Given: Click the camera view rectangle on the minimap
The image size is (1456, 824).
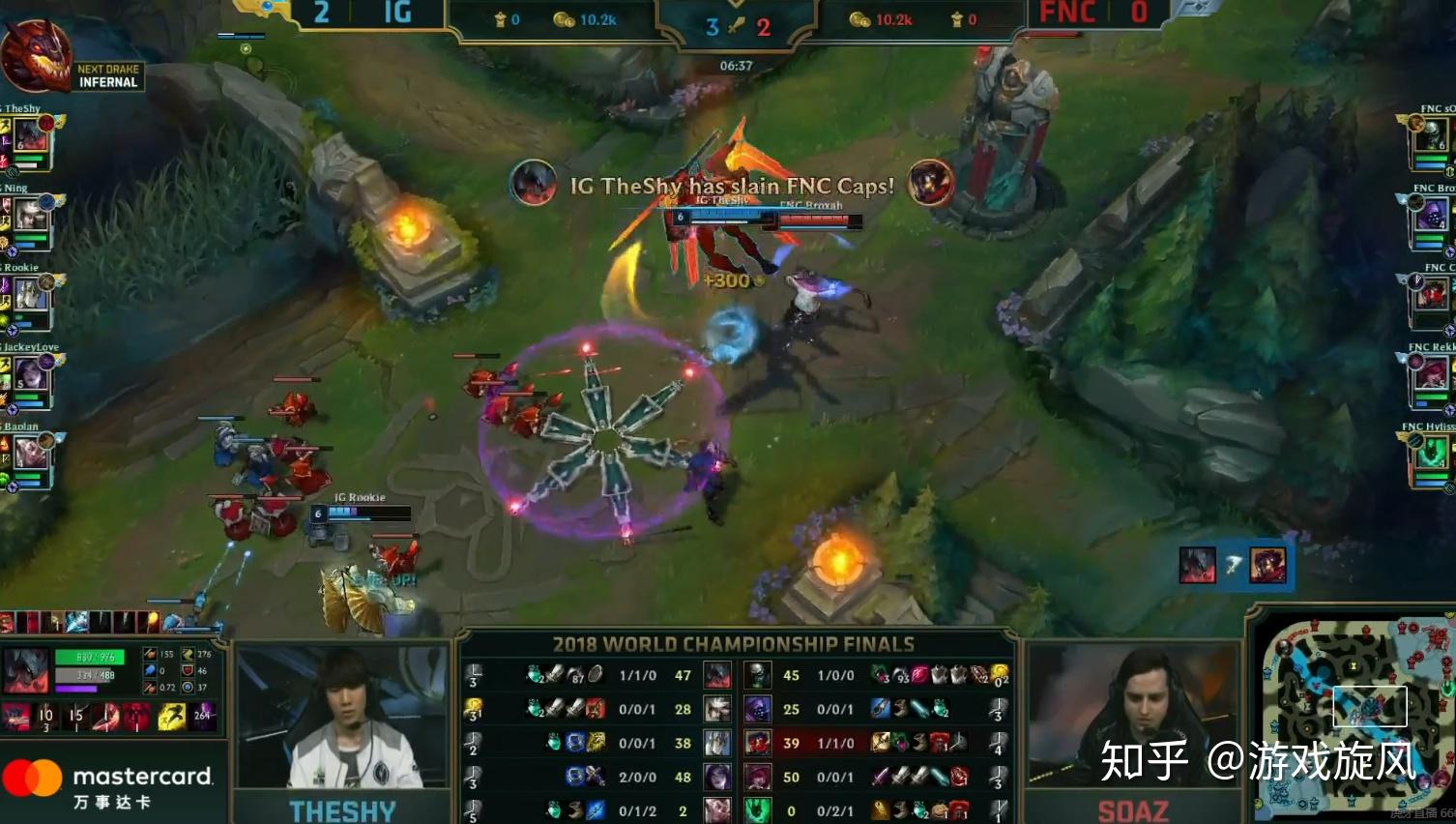Looking at the screenshot, I should [x=1371, y=707].
